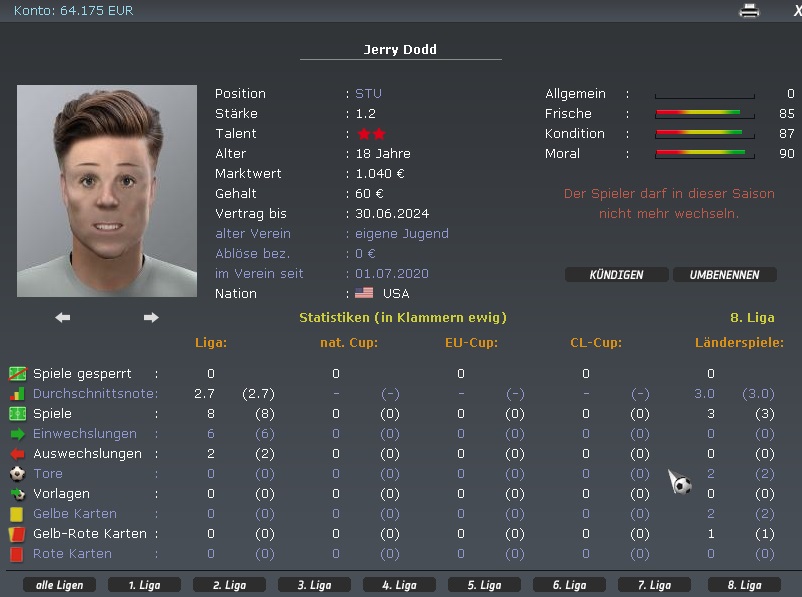Image resolution: width=802 pixels, height=597 pixels.
Task: Choose the 3. Liga tab
Action: tap(313, 585)
